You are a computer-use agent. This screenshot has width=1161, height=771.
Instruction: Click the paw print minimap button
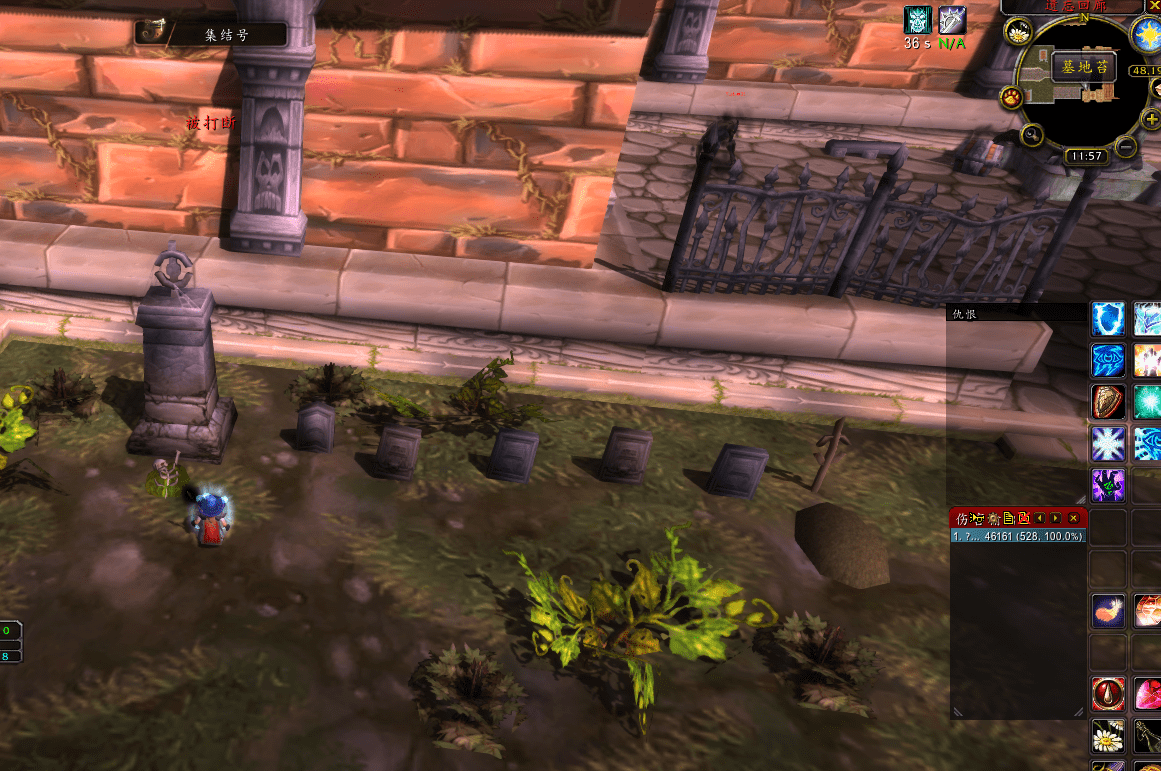pyautogui.click(x=1012, y=97)
